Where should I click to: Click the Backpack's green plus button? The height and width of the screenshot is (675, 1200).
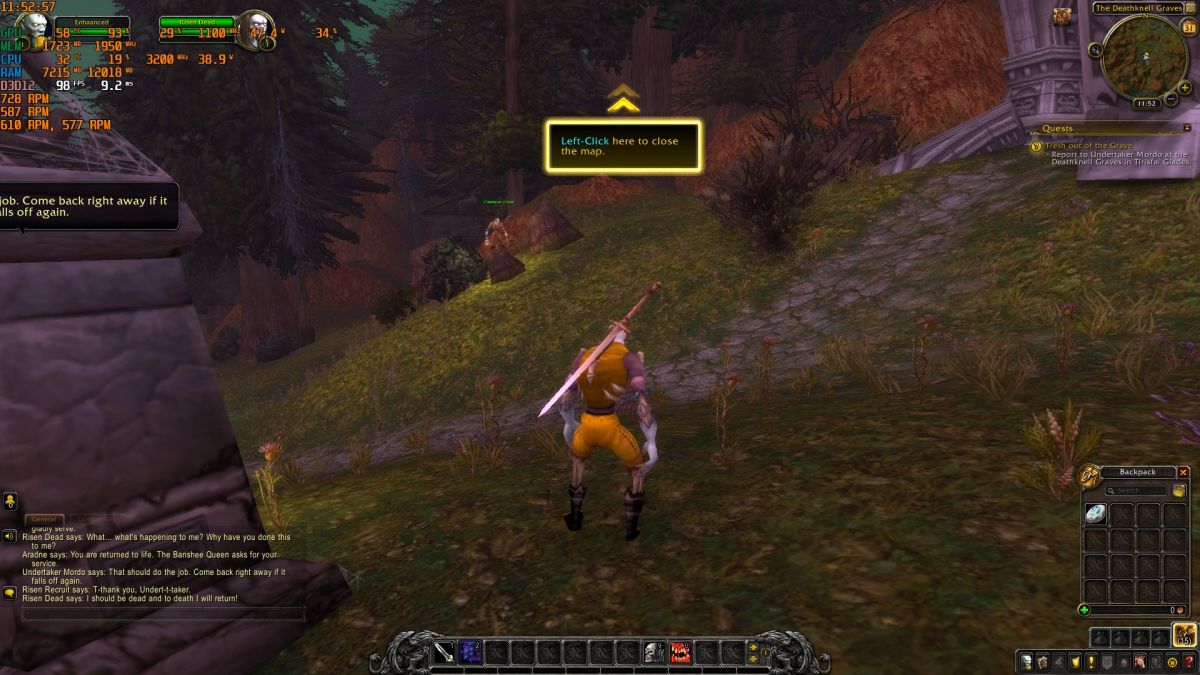1085,610
